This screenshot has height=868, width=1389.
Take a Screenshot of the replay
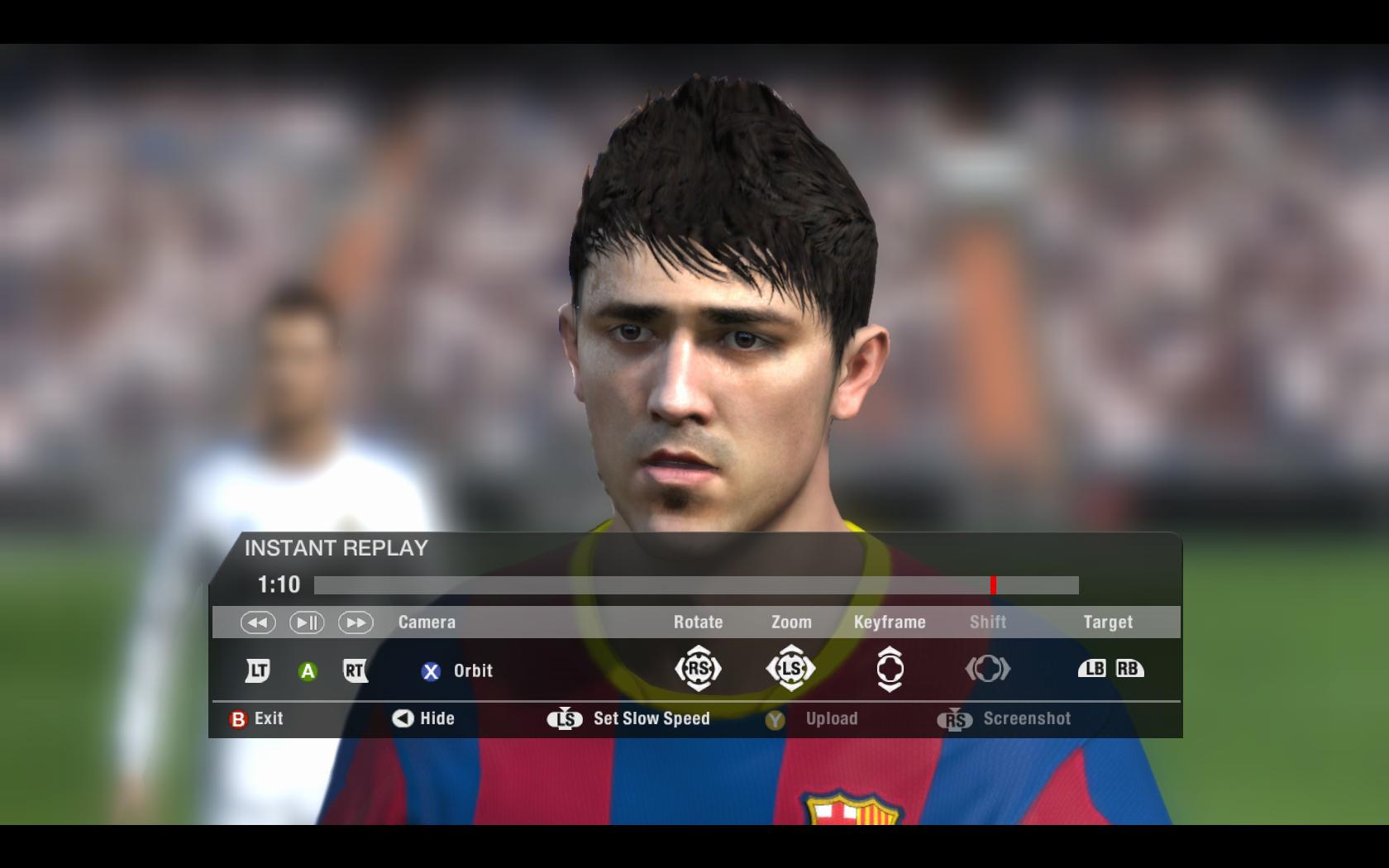point(1005,719)
